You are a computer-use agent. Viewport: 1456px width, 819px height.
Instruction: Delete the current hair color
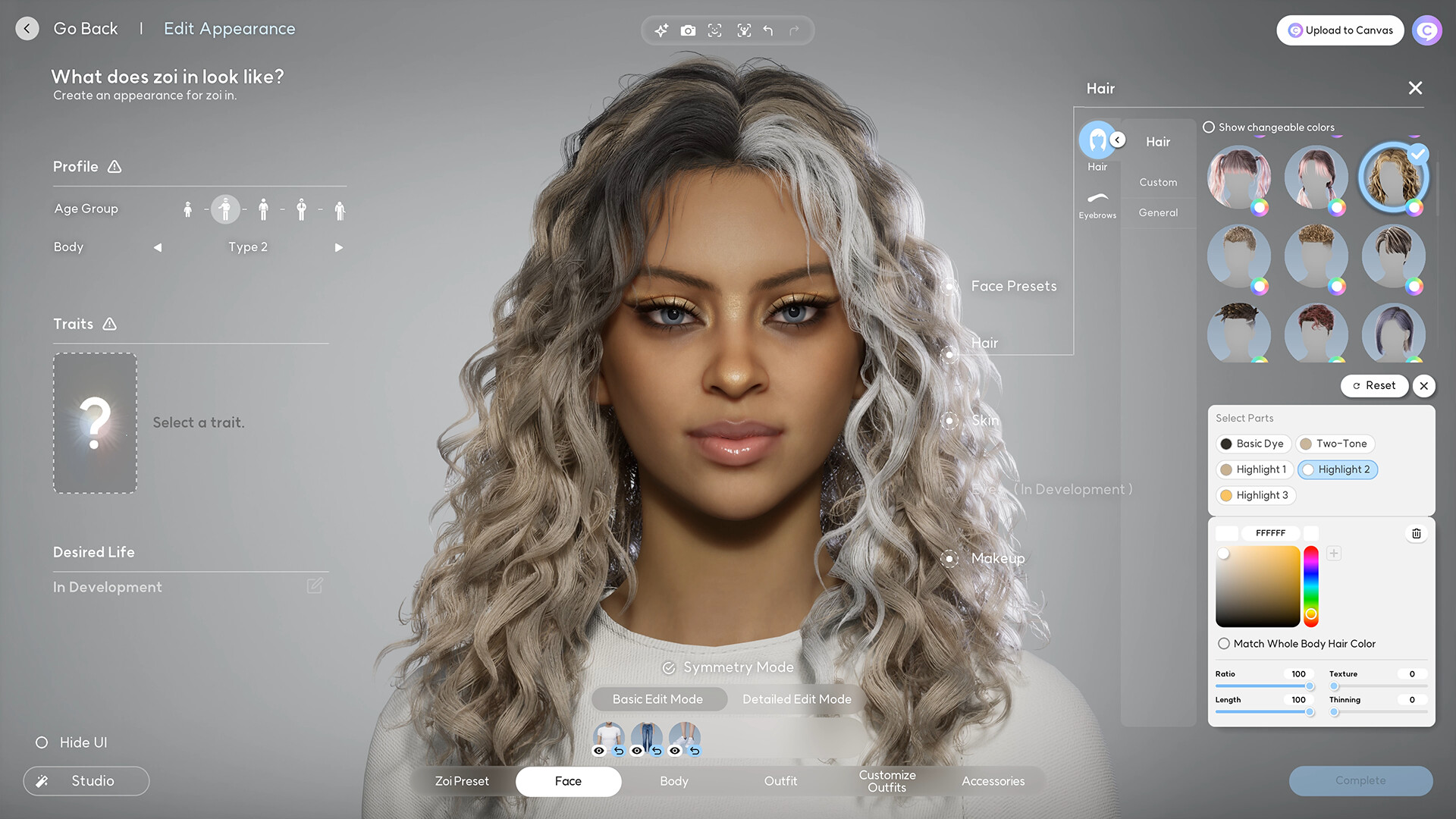1416,533
